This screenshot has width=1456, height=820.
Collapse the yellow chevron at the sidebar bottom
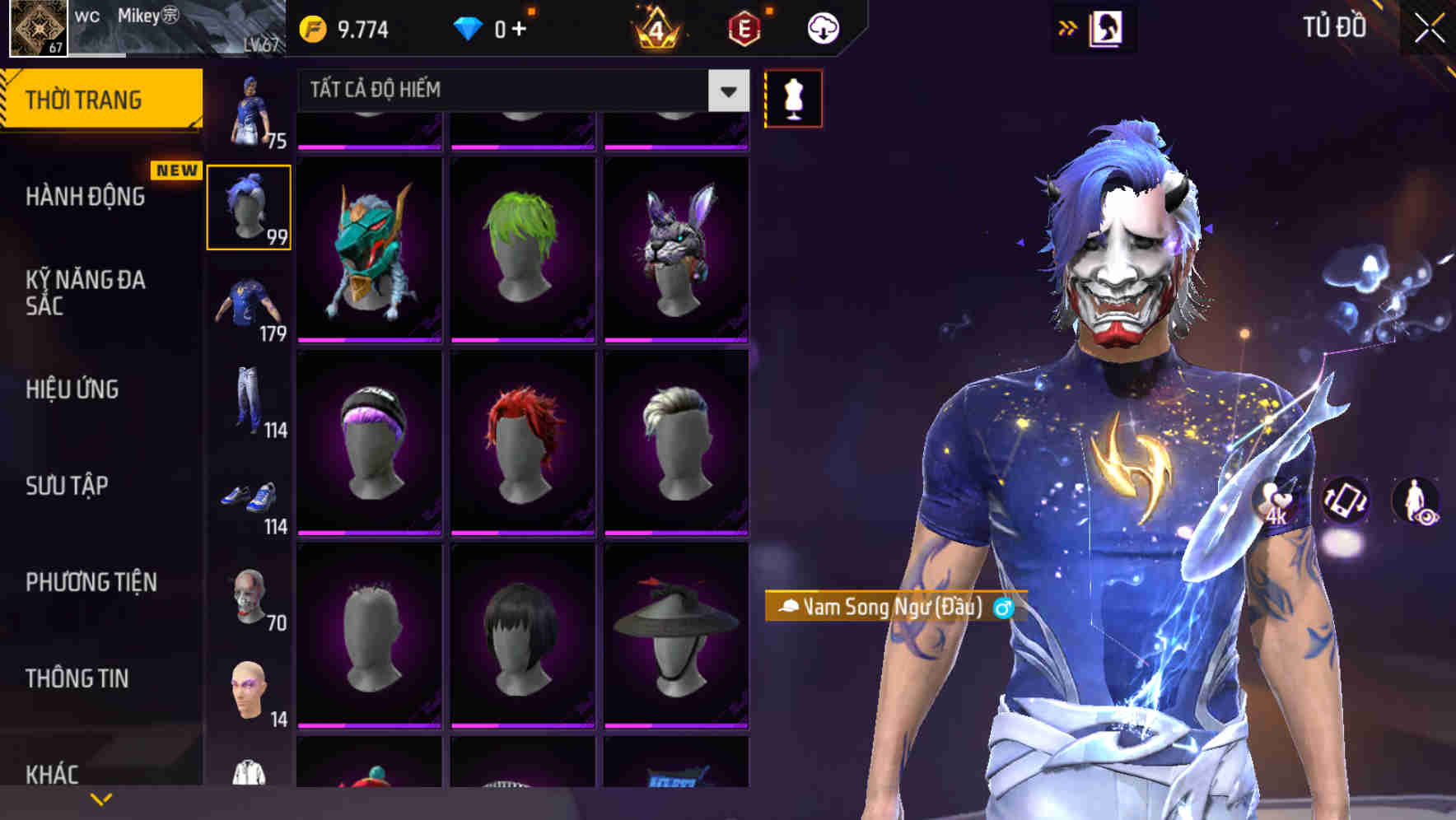point(99,799)
